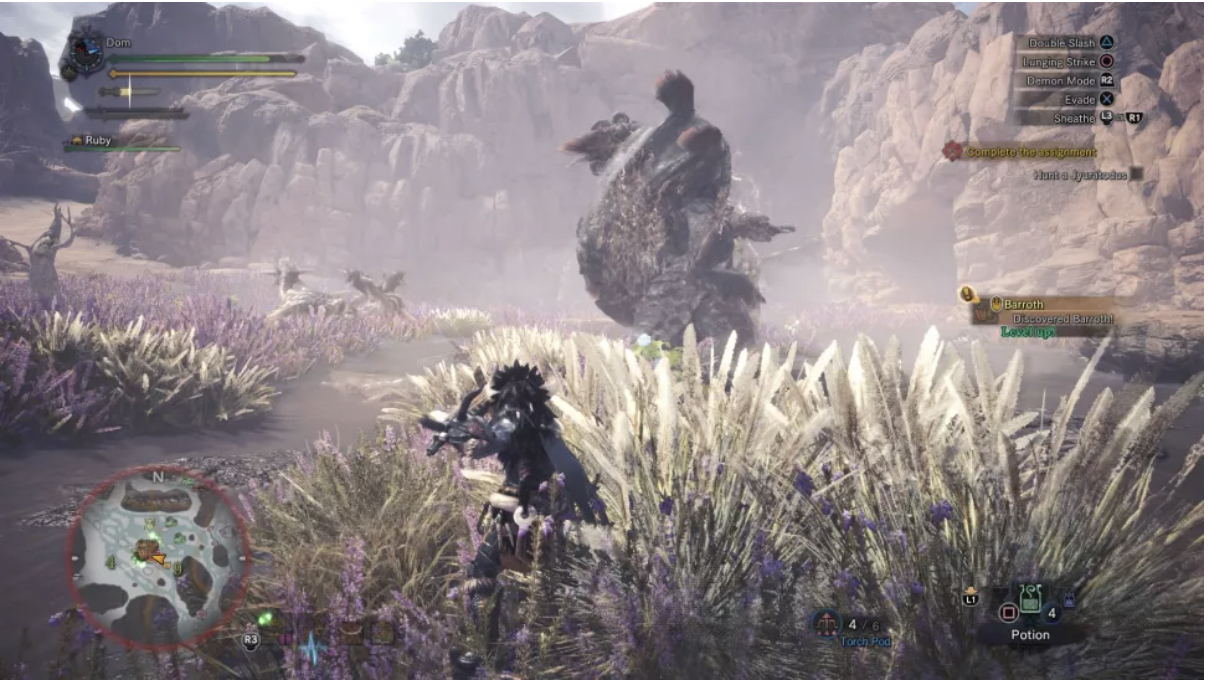Select the blue item beside the Potion
This screenshot has width=1208, height=680.
point(1068,600)
